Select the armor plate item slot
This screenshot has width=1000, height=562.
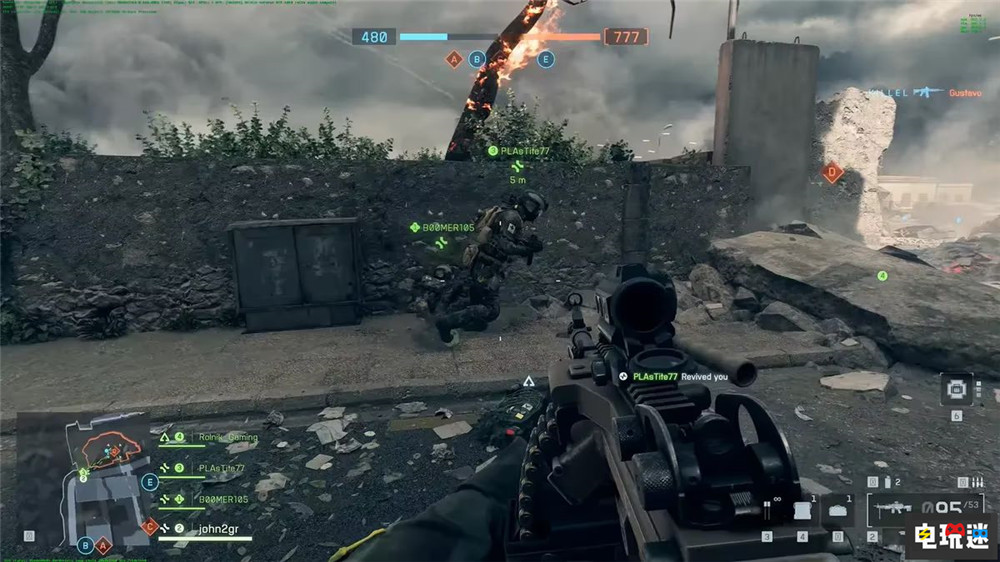pos(801,511)
